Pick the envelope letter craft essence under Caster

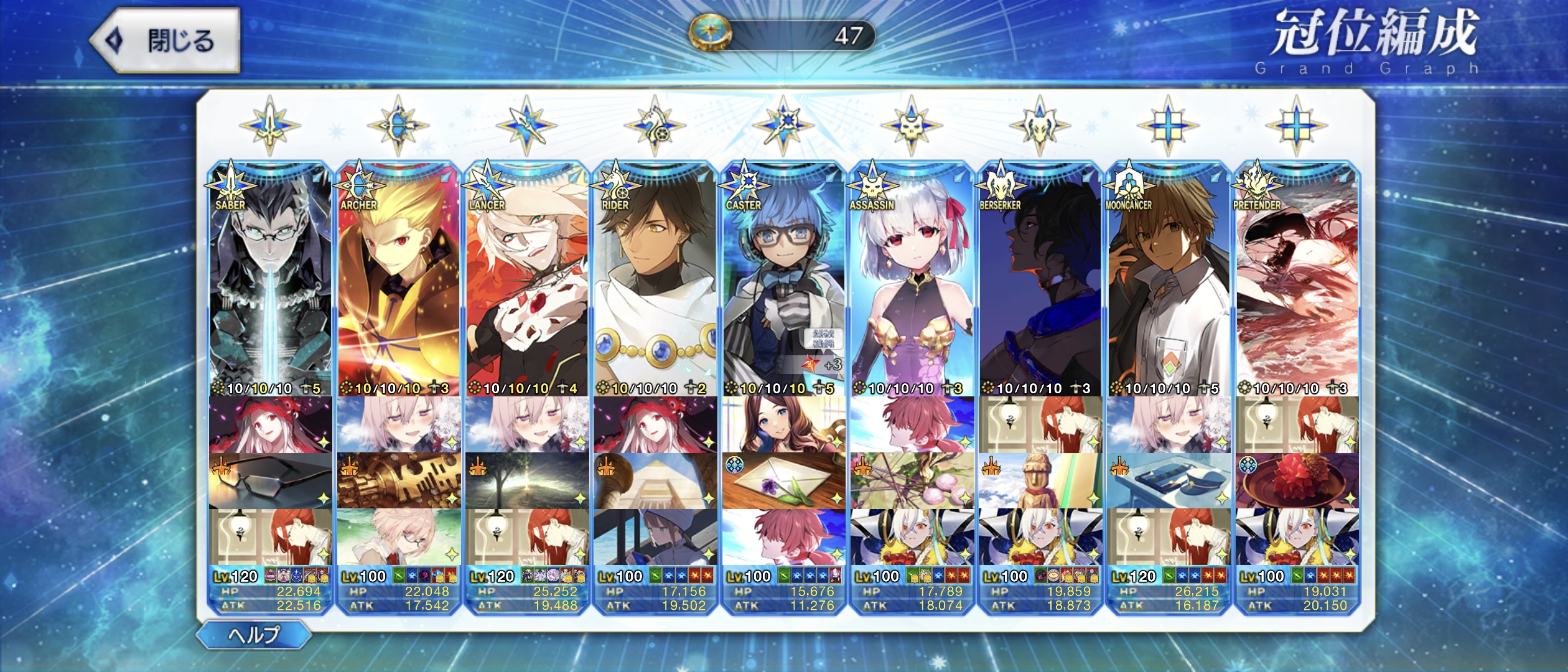783,481
